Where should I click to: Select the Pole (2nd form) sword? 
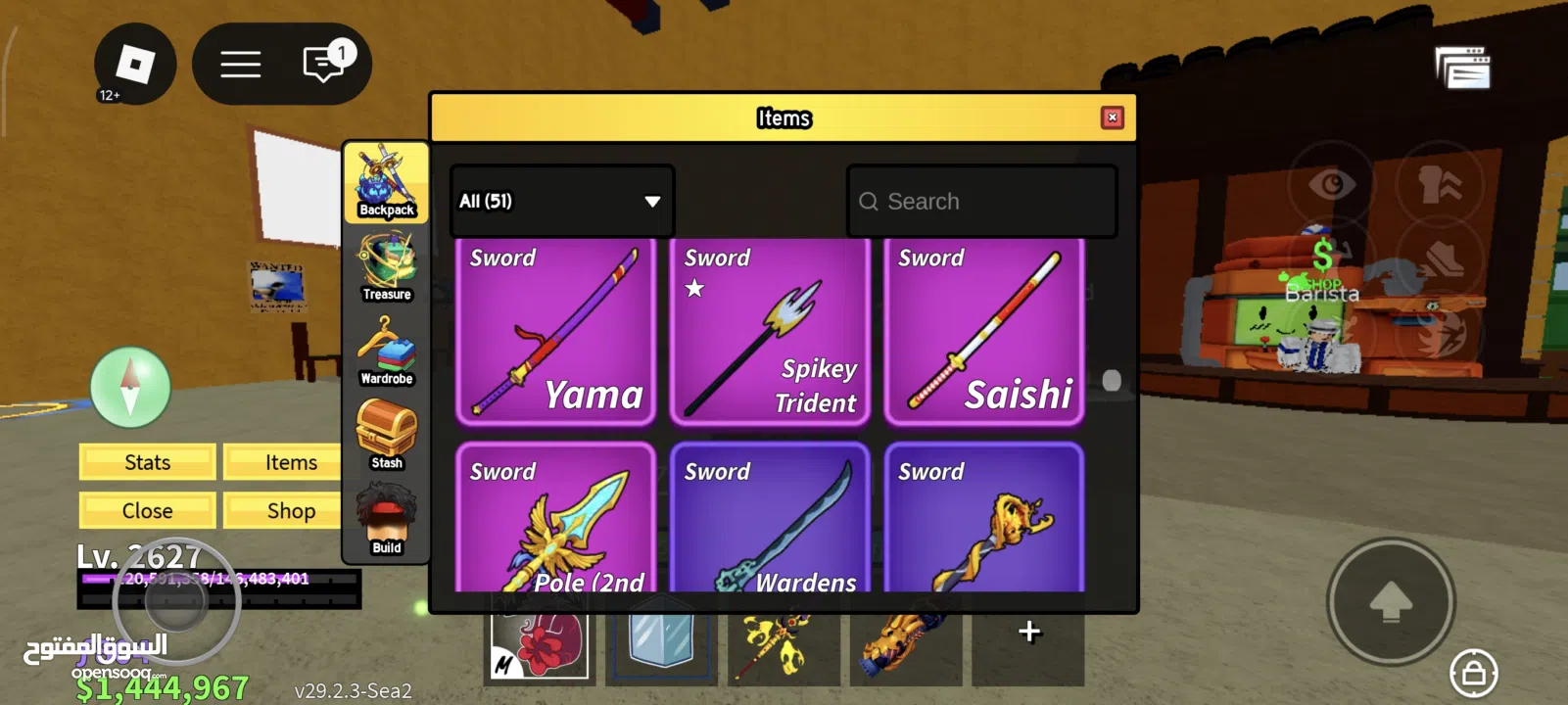[555, 519]
